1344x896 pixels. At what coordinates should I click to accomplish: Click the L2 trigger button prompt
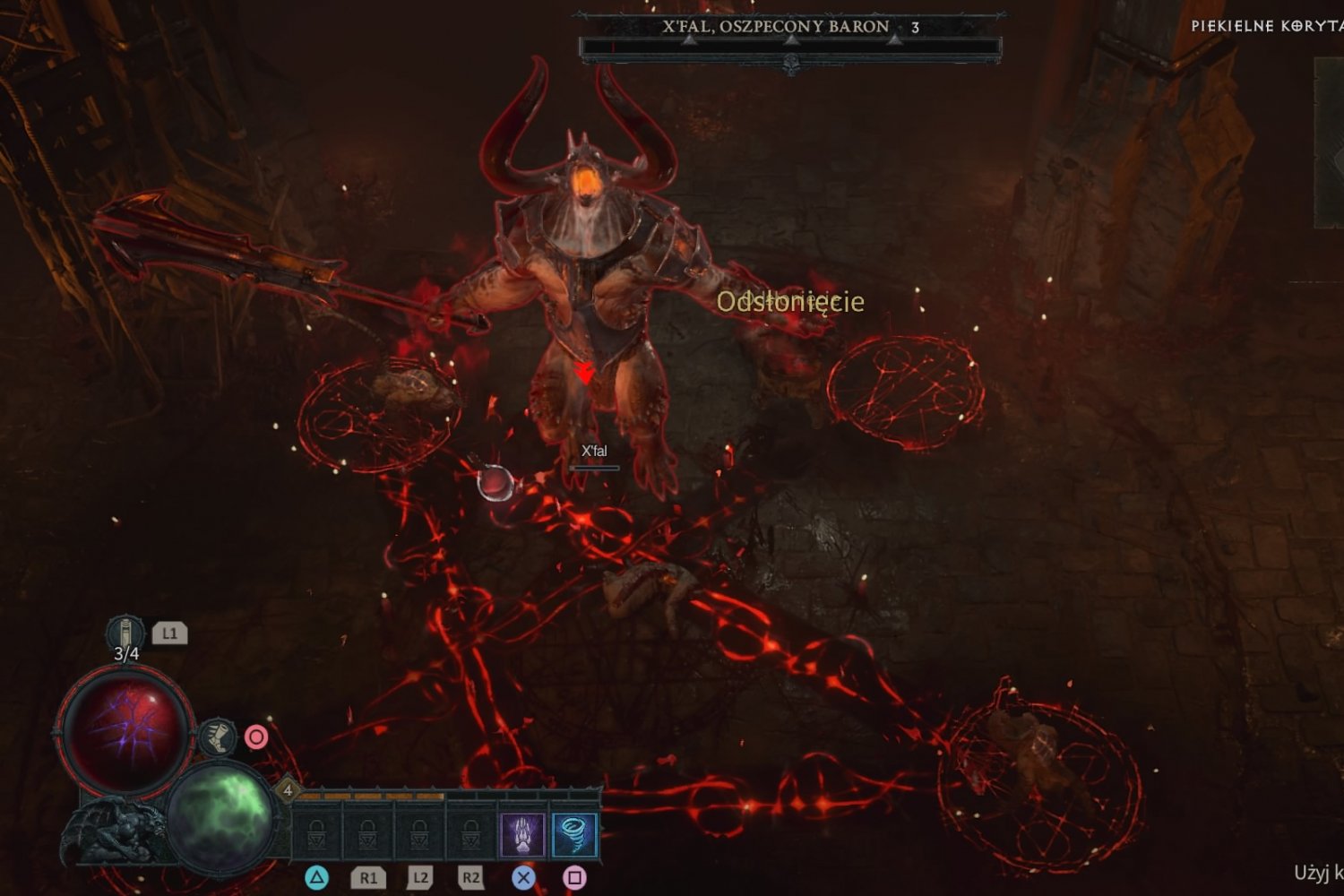point(418,879)
